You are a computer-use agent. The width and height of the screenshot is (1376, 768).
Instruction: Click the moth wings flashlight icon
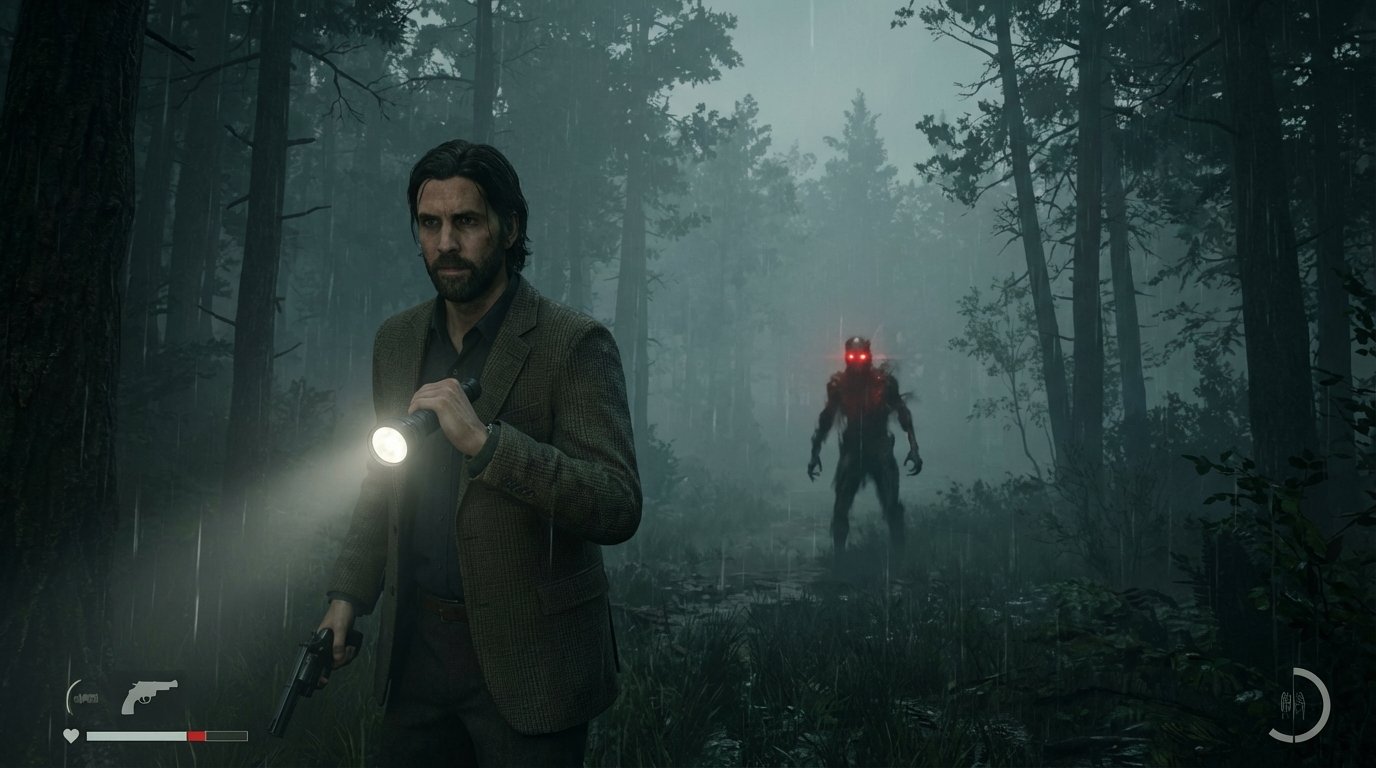pyautogui.click(x=1294, y=704)
